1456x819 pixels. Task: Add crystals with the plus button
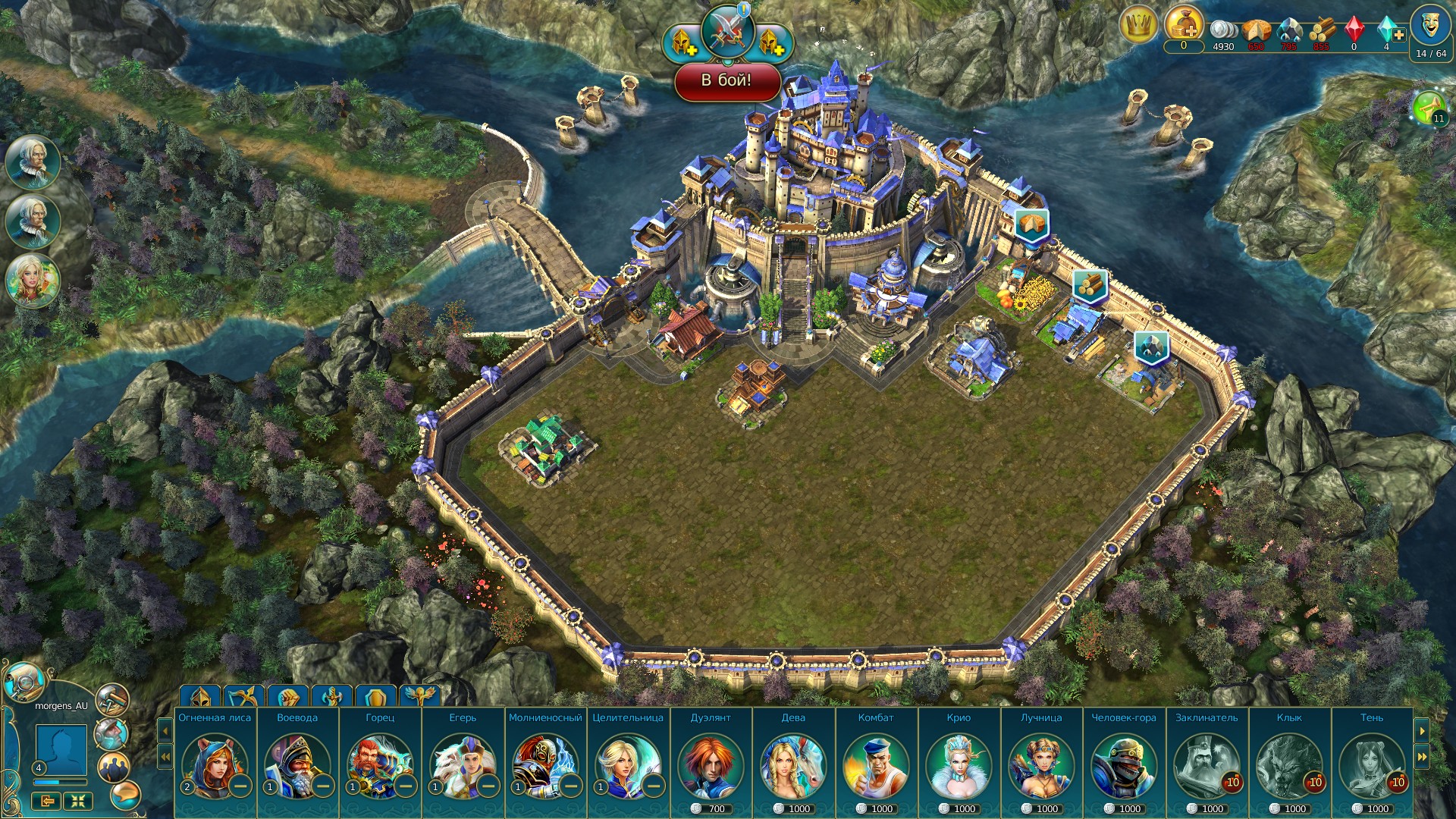(x=1399, y=35)
